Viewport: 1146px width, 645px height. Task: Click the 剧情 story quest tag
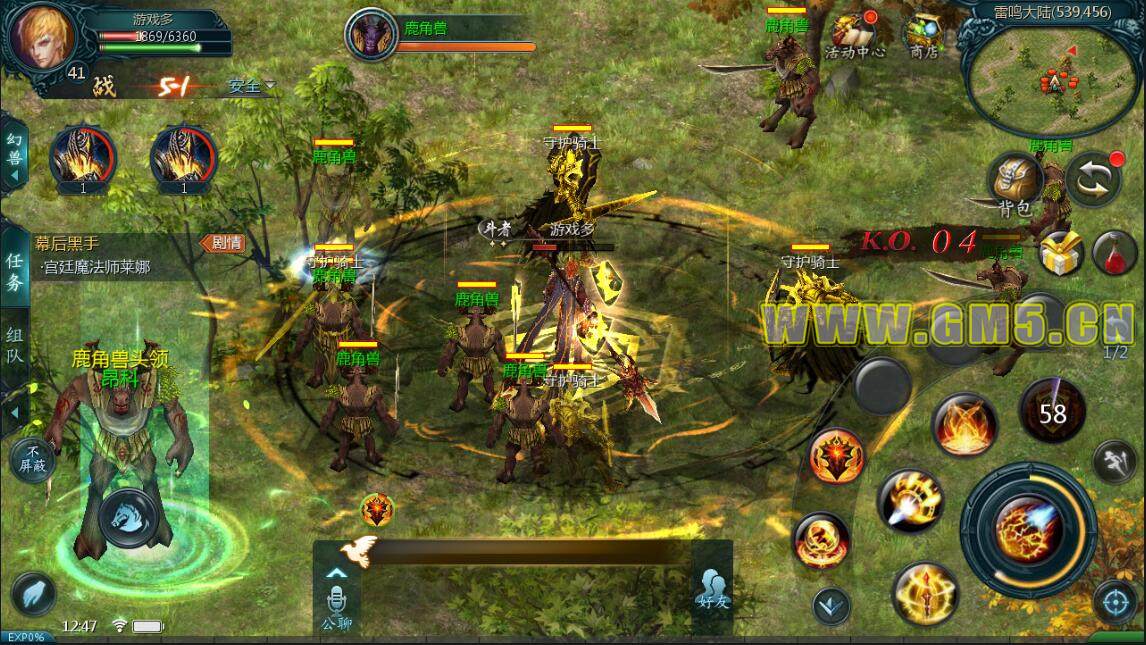click(x=221, y=242)
